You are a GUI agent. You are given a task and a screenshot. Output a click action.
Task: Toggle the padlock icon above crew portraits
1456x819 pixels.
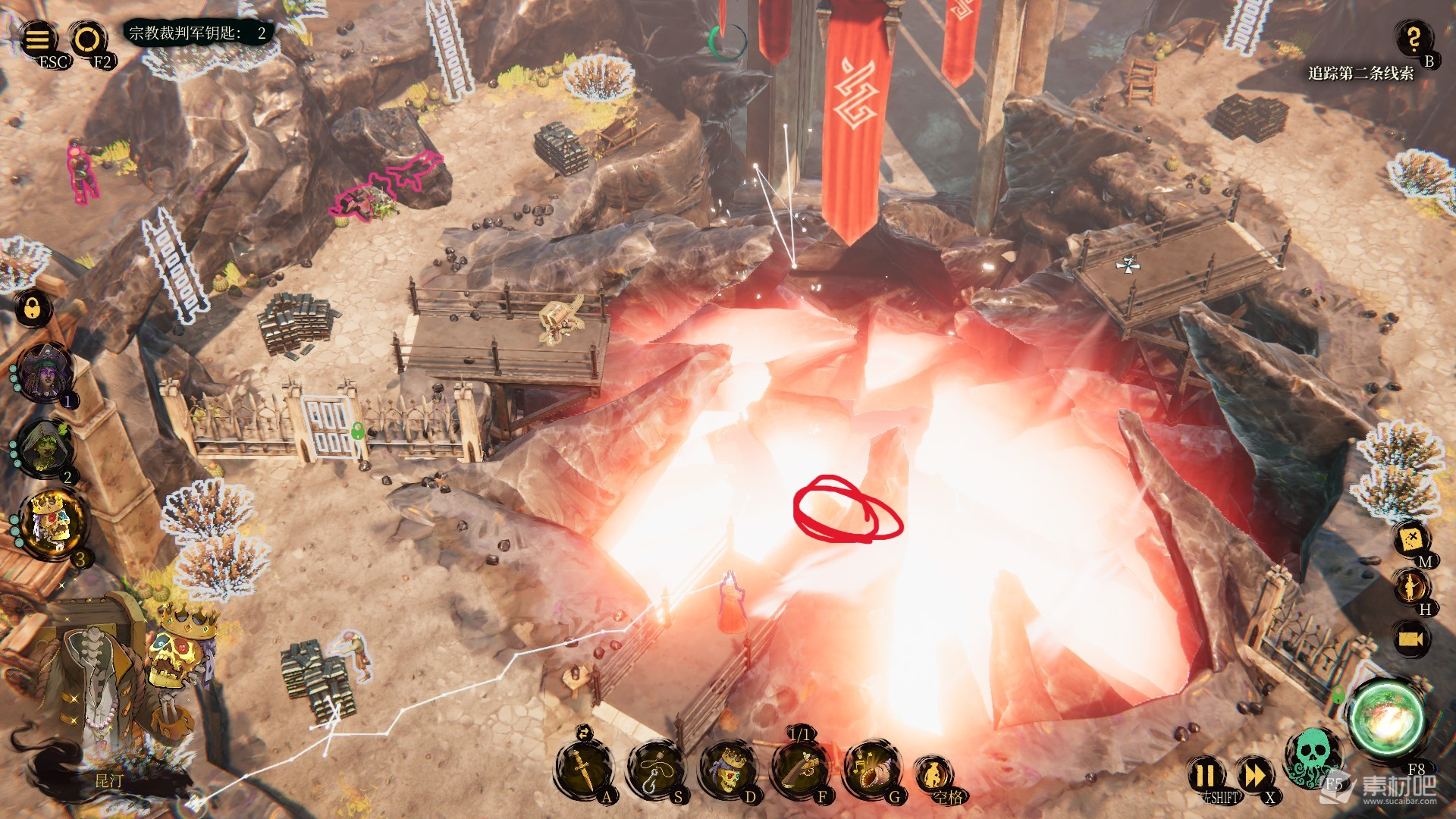click(x=33, y=308)
